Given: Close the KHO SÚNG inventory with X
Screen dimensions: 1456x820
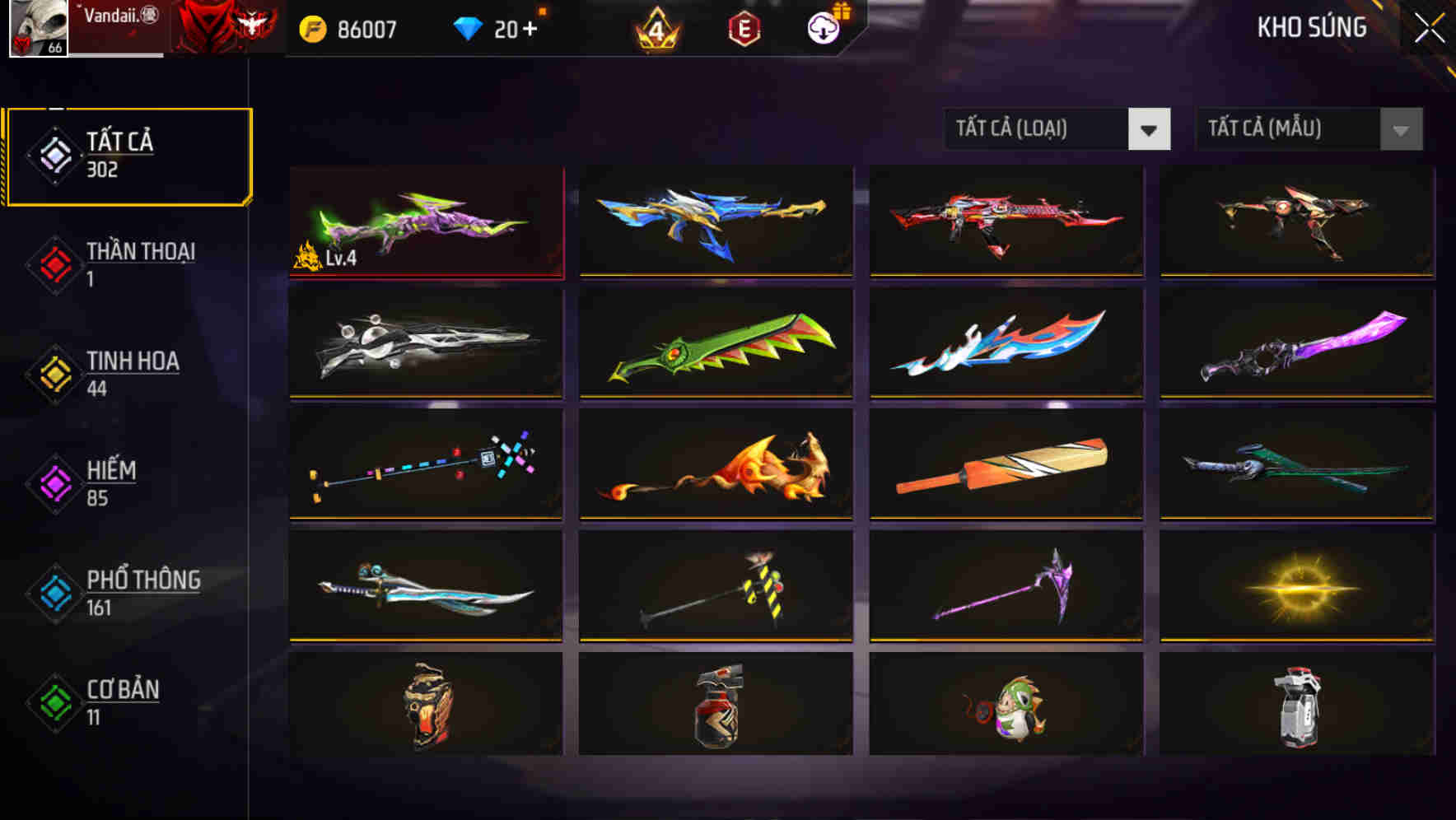Looking at the screenshot, I should 1429,26.
